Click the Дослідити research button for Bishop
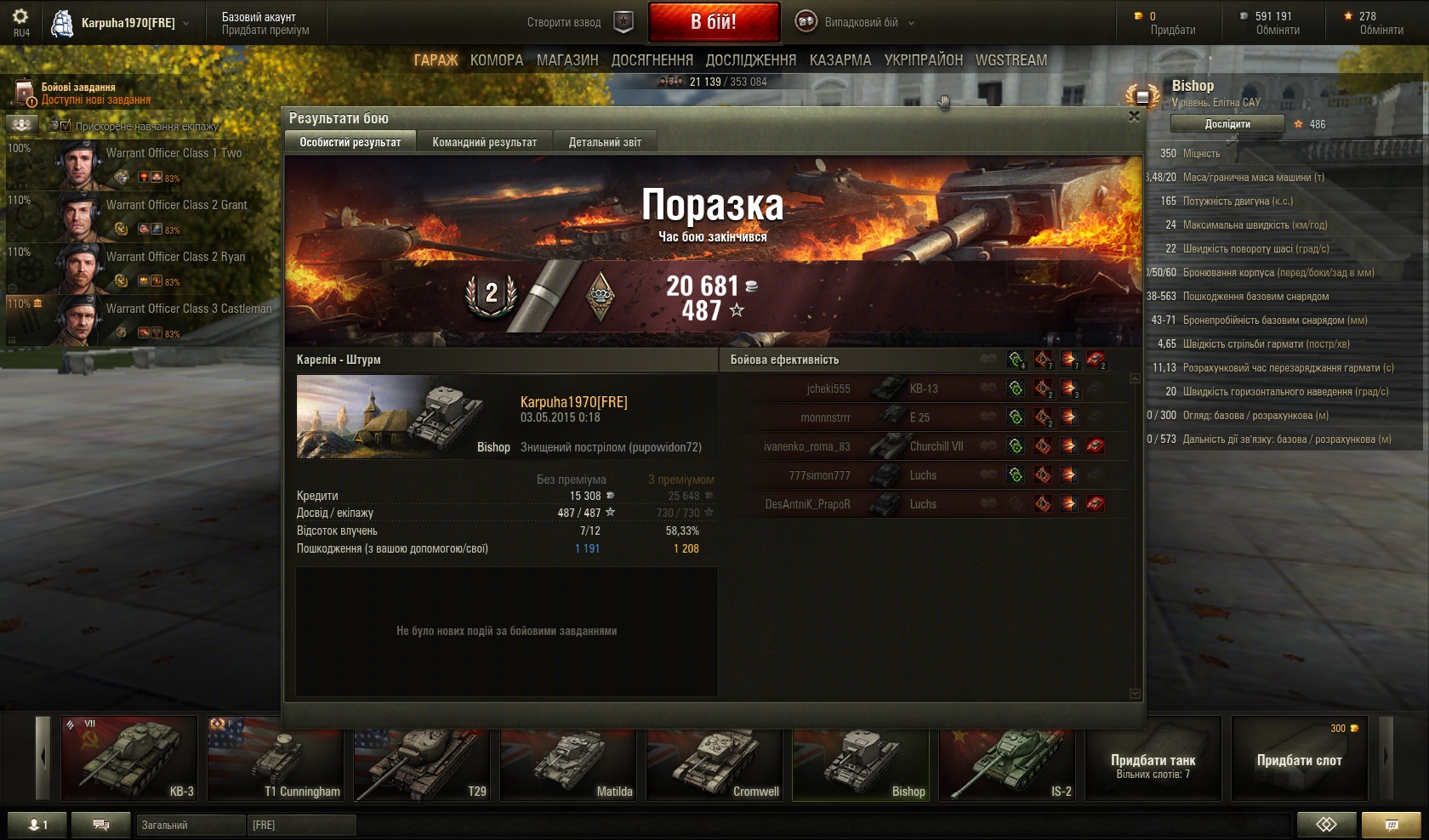Image resolution: width=1429 pixels, height=840 pixels. point(1227,124)
